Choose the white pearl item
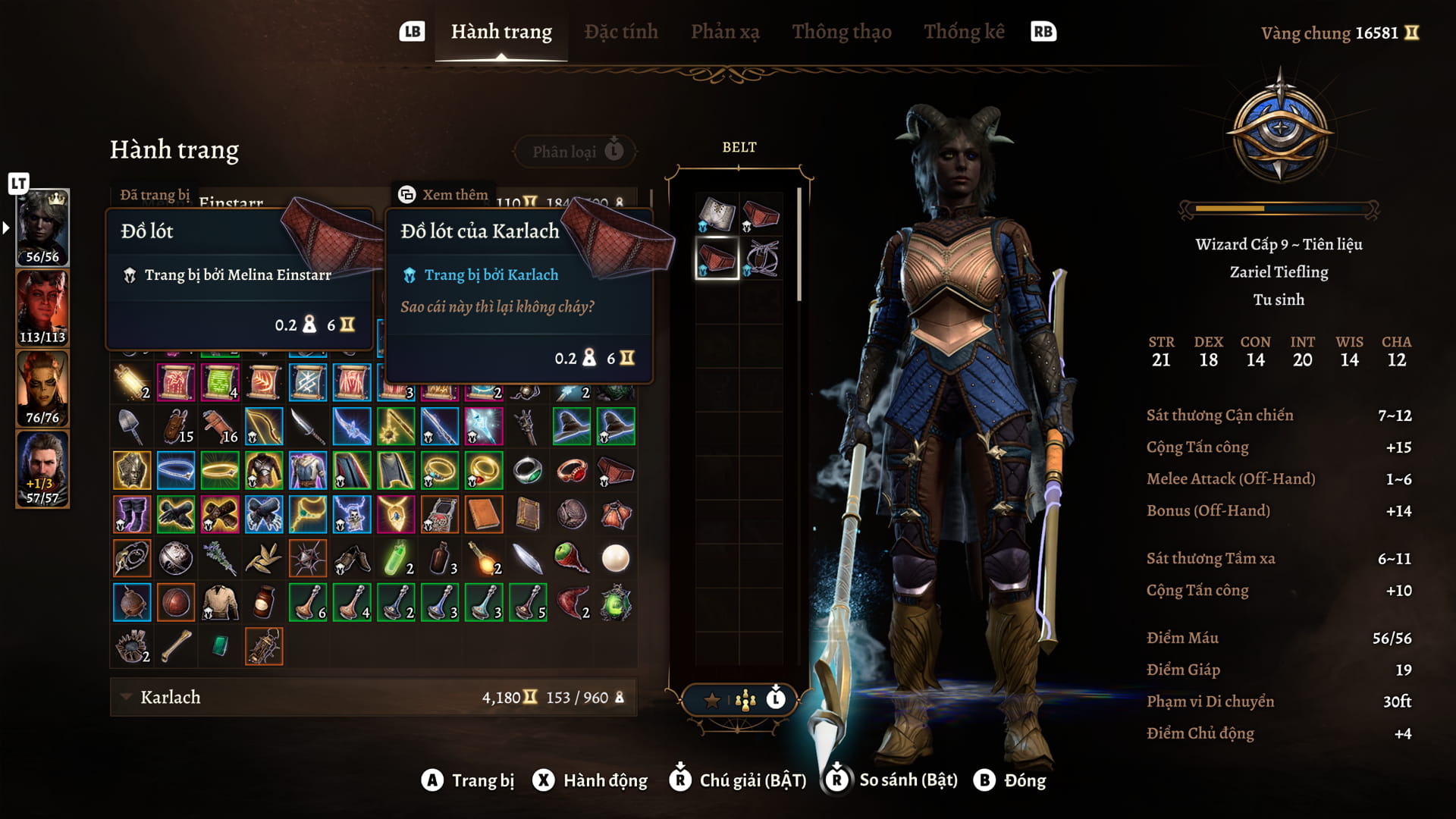The height and width of the screenshot is (819, 1456). coord(615,559)
